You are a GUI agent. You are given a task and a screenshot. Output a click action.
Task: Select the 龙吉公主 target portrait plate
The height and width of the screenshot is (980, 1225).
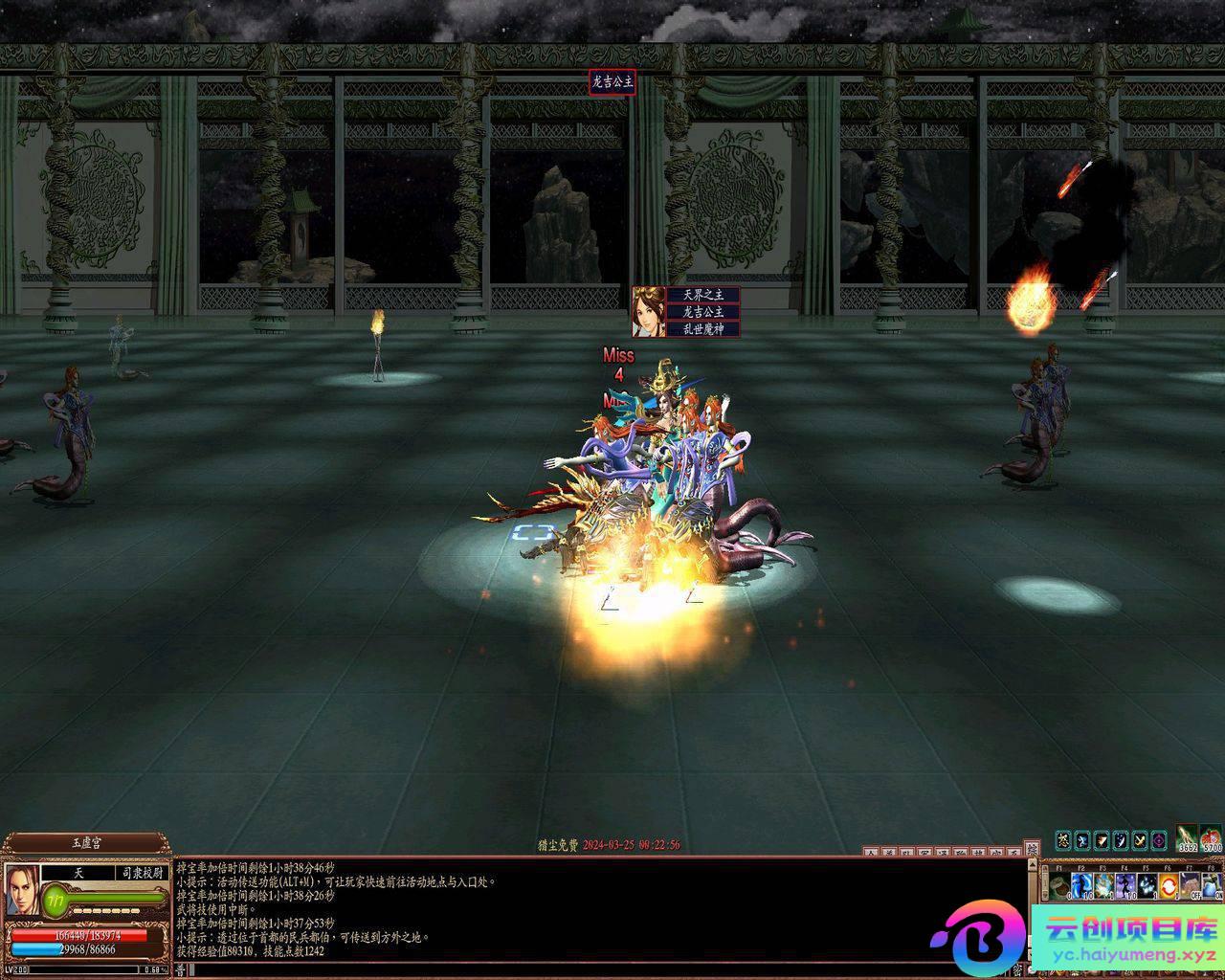click(x=649, y=311)
